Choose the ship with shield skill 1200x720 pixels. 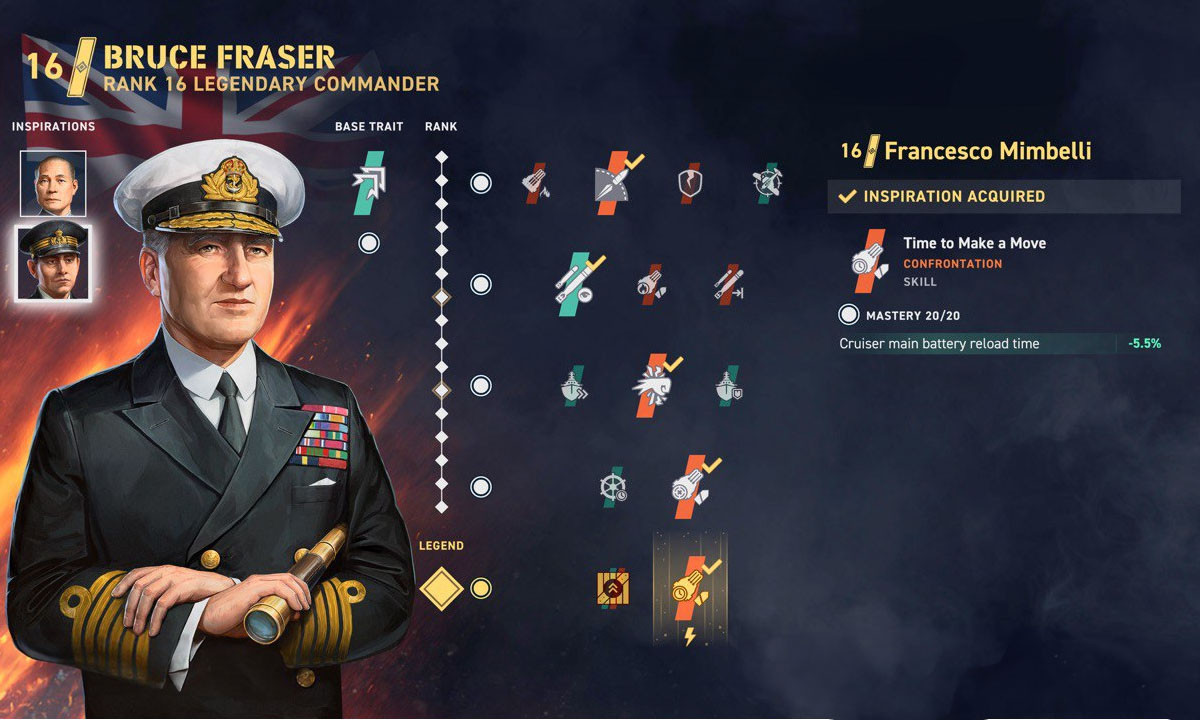pos(728,385)
